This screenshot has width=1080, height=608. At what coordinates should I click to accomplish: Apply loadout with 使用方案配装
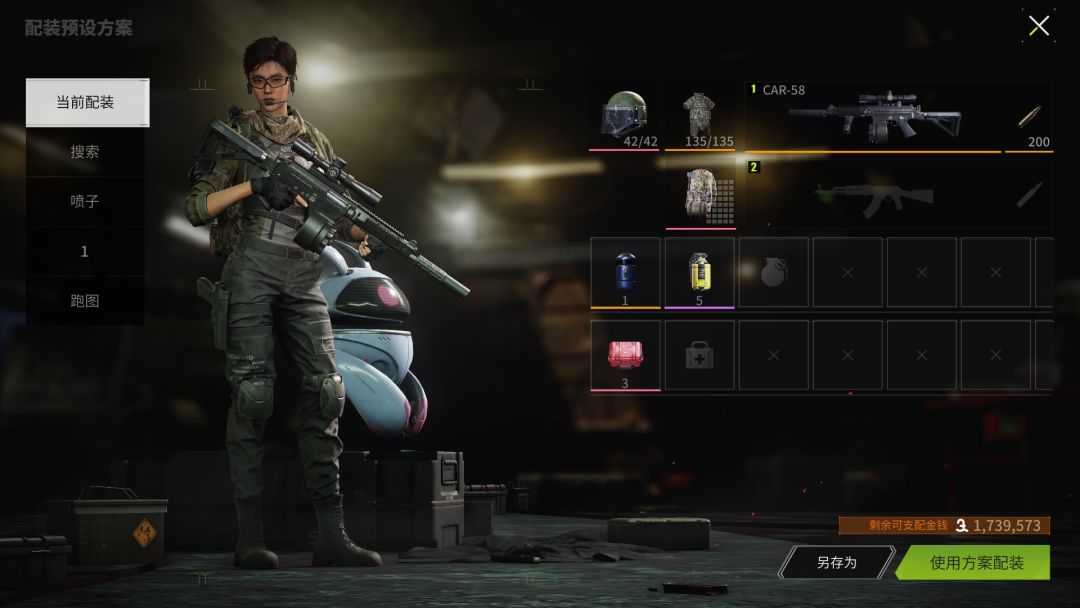point(975,563)
